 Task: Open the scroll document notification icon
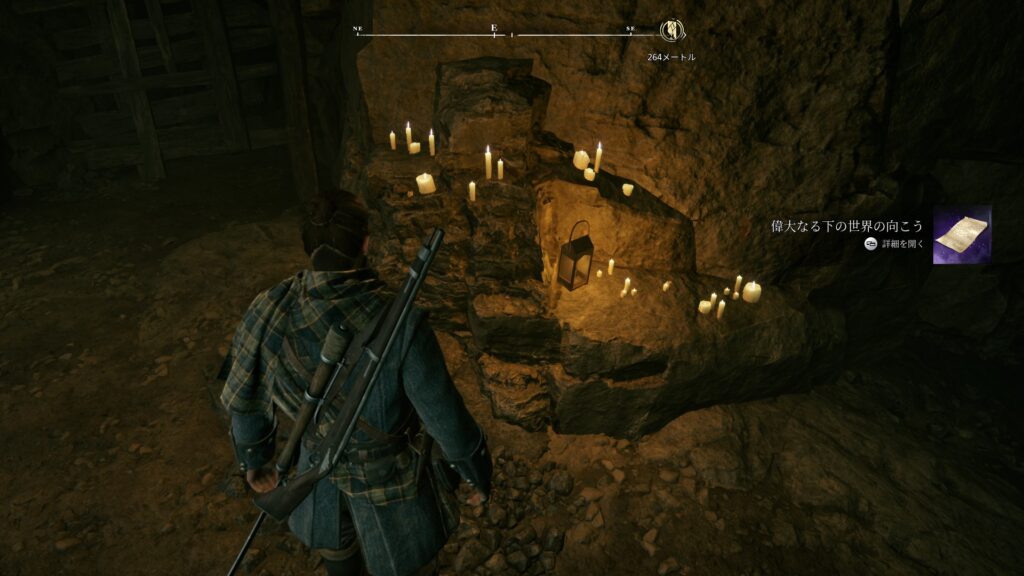(x=961, y=235)
